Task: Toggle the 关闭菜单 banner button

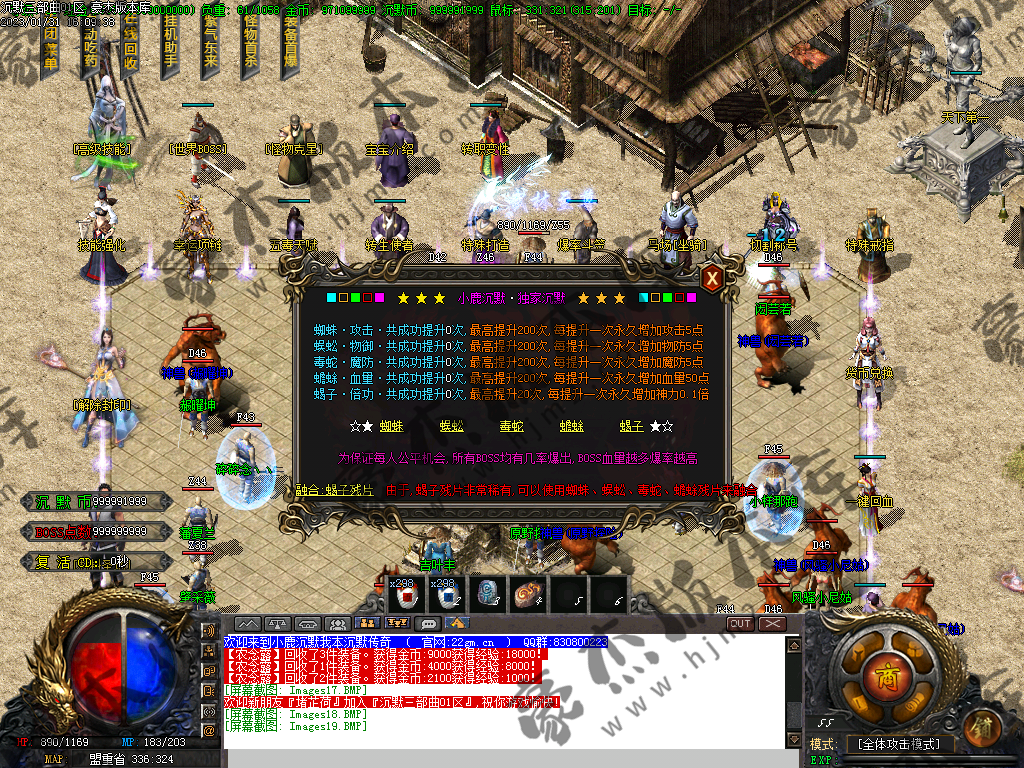Action: tap(52, 45)
